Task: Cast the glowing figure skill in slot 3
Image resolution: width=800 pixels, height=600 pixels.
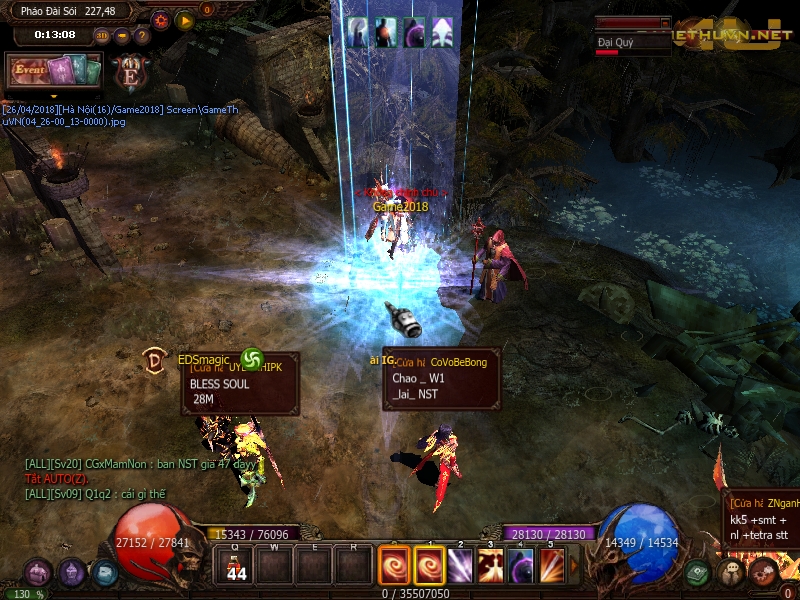Action: tap(491, 566)
